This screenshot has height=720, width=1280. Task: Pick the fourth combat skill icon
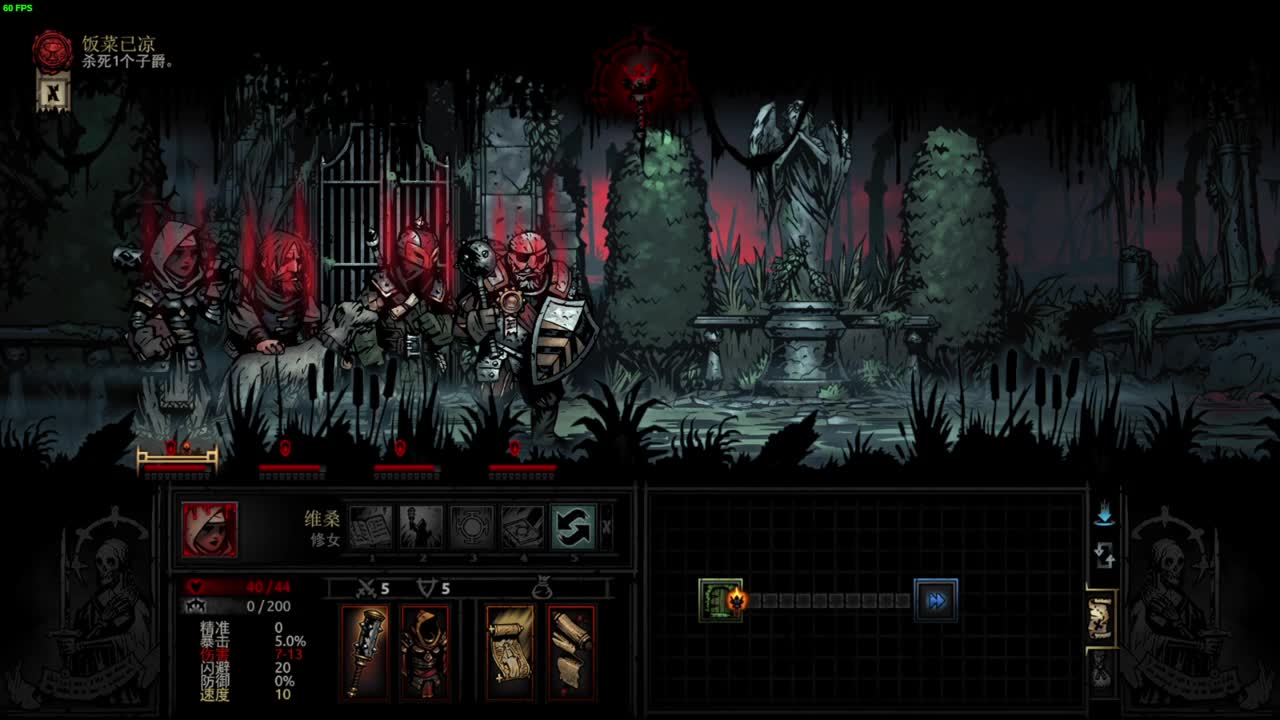pyautogui.click(x=522, y=527)
